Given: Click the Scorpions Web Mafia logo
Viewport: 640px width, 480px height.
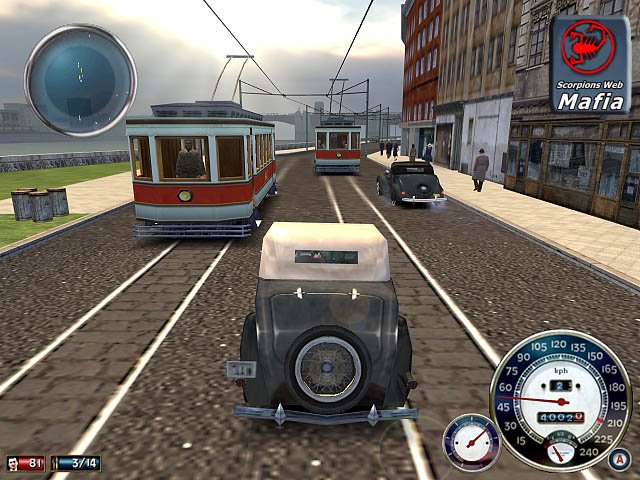Looking at the screenshot, I should click(x=590, y=65).
